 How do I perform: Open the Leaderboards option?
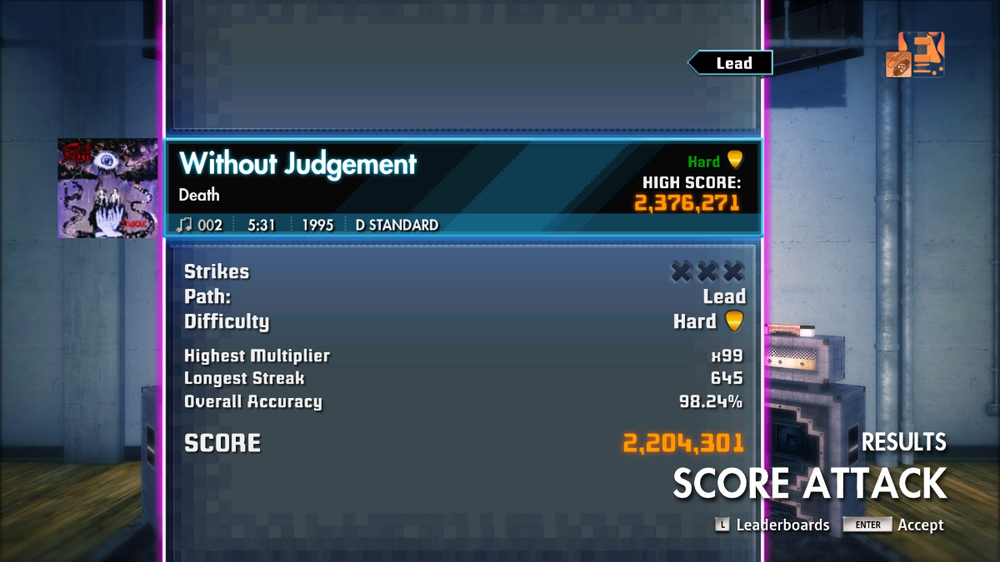pyautogui.click(x=772, y=525)
